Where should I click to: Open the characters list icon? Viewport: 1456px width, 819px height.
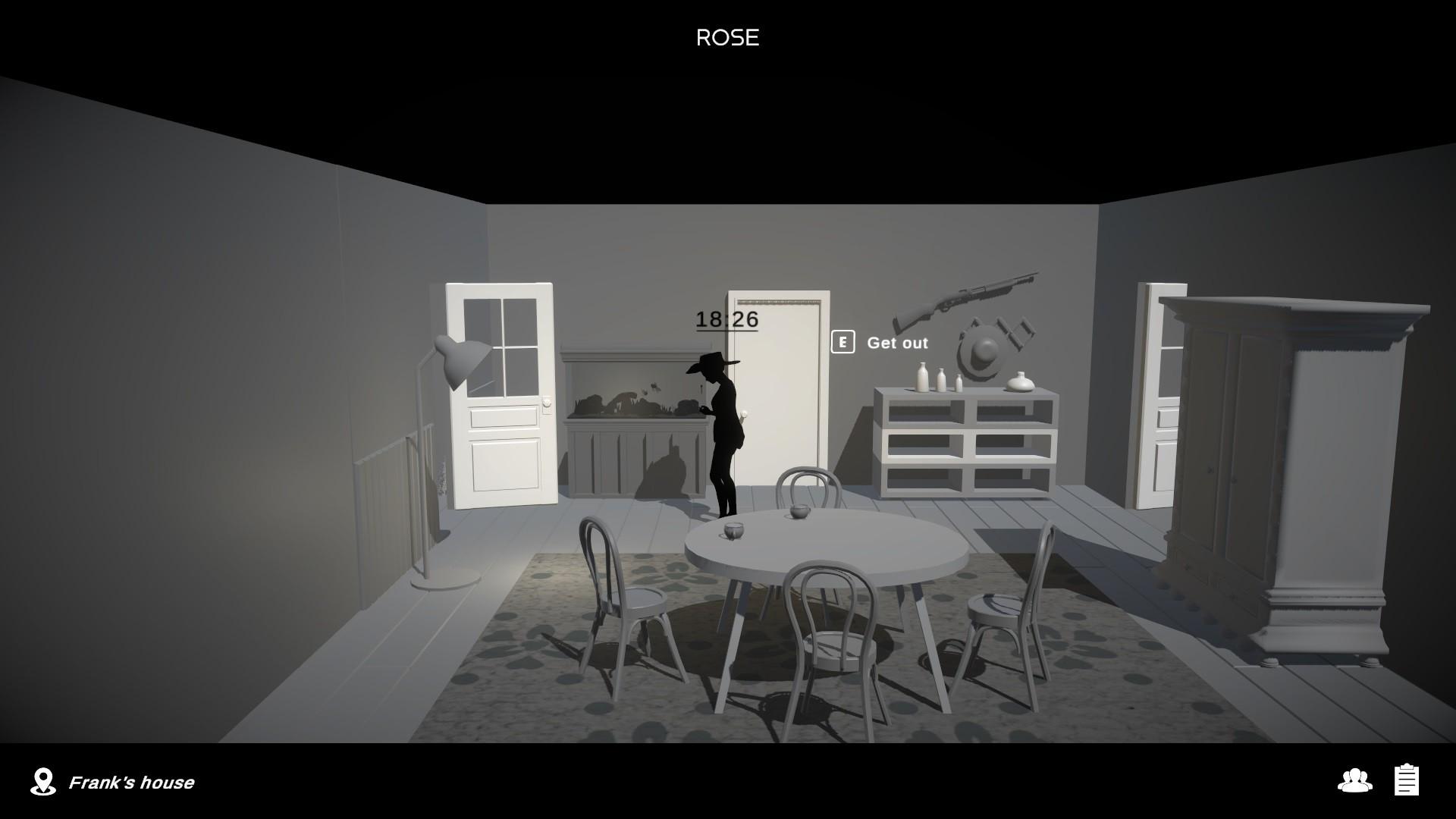(1354, 780)
